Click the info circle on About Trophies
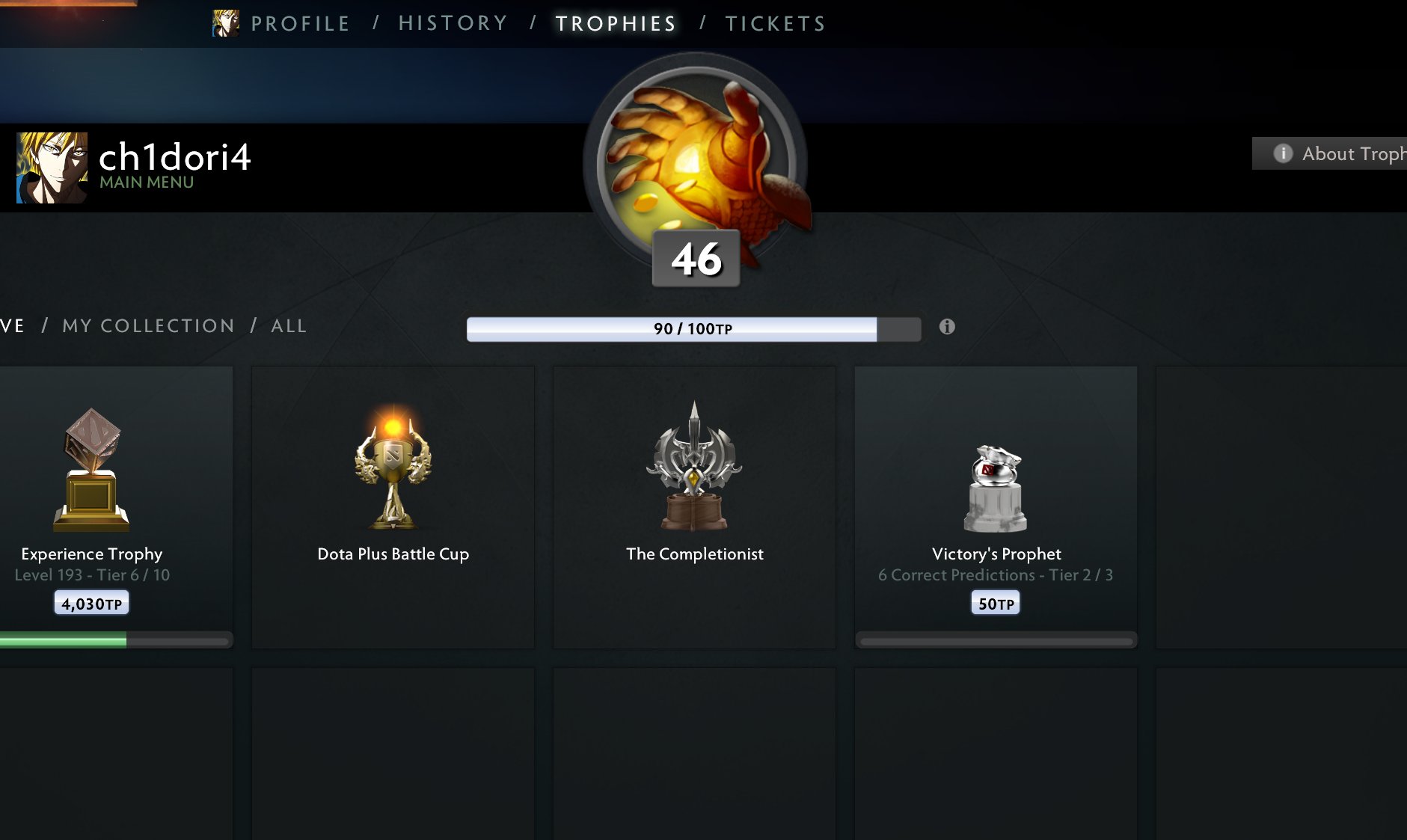This screenshot has height=840, width=1407. [1283, 153]
